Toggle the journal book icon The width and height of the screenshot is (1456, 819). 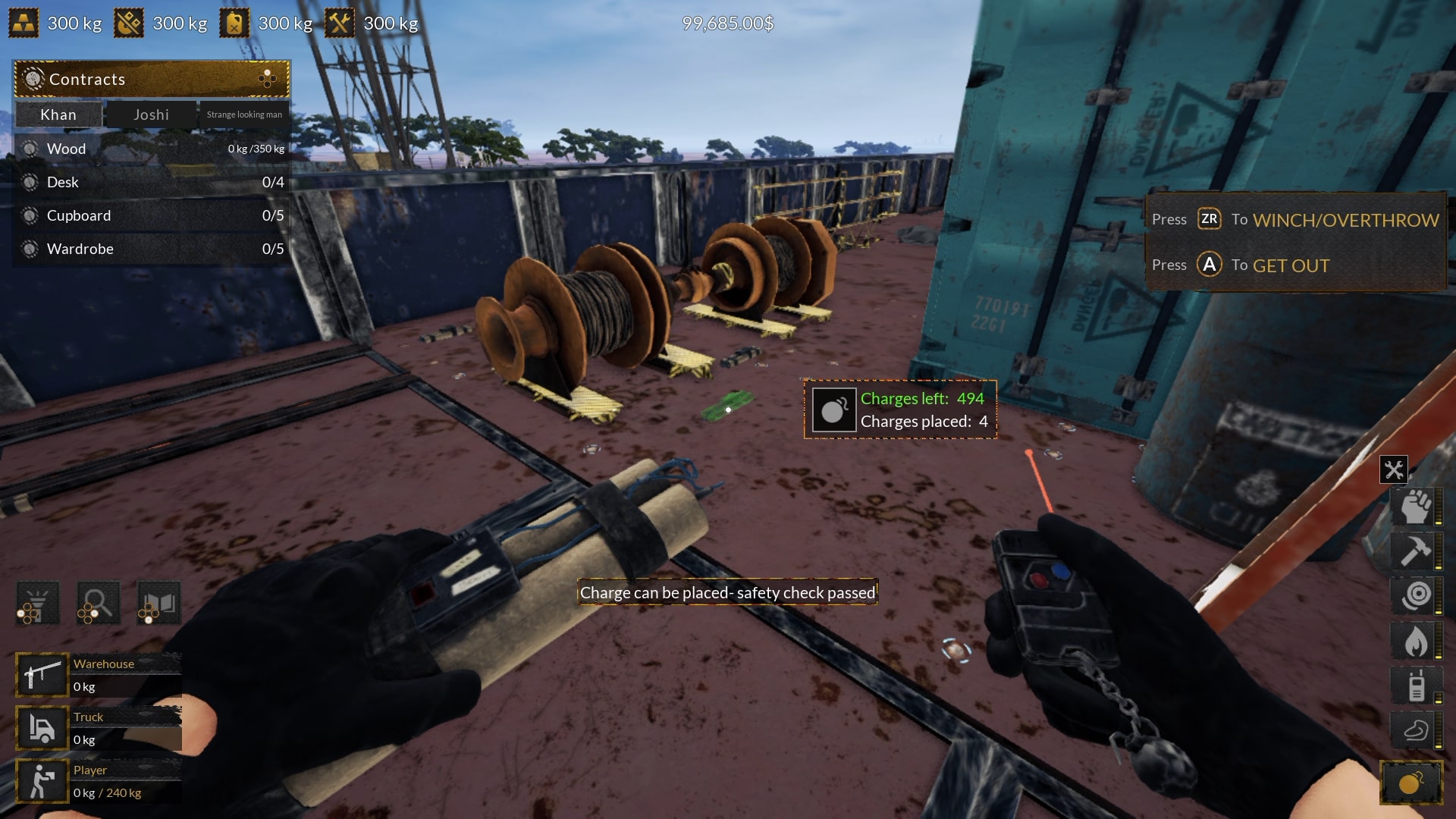coord(157,601)
